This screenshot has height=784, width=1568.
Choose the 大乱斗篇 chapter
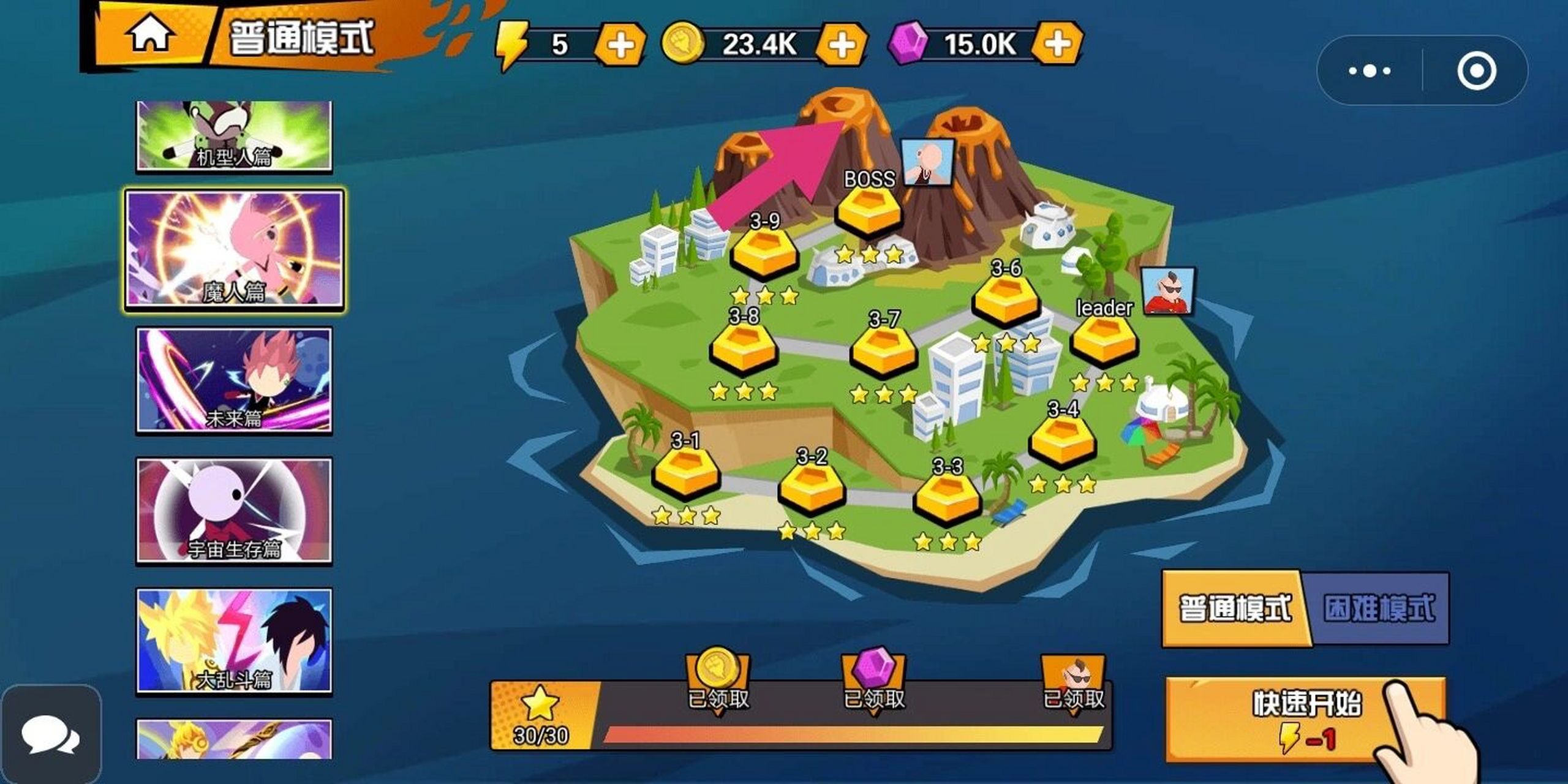[234, 641]
